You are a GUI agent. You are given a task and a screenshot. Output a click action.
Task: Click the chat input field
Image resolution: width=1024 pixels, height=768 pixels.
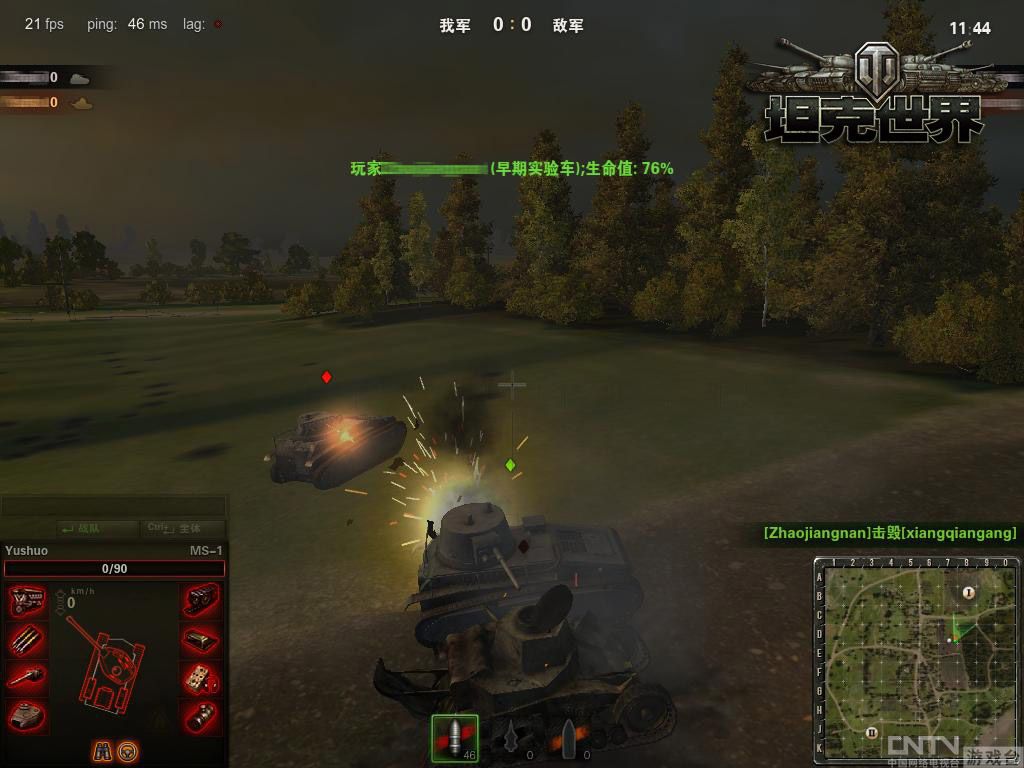[x=114, y=507]
